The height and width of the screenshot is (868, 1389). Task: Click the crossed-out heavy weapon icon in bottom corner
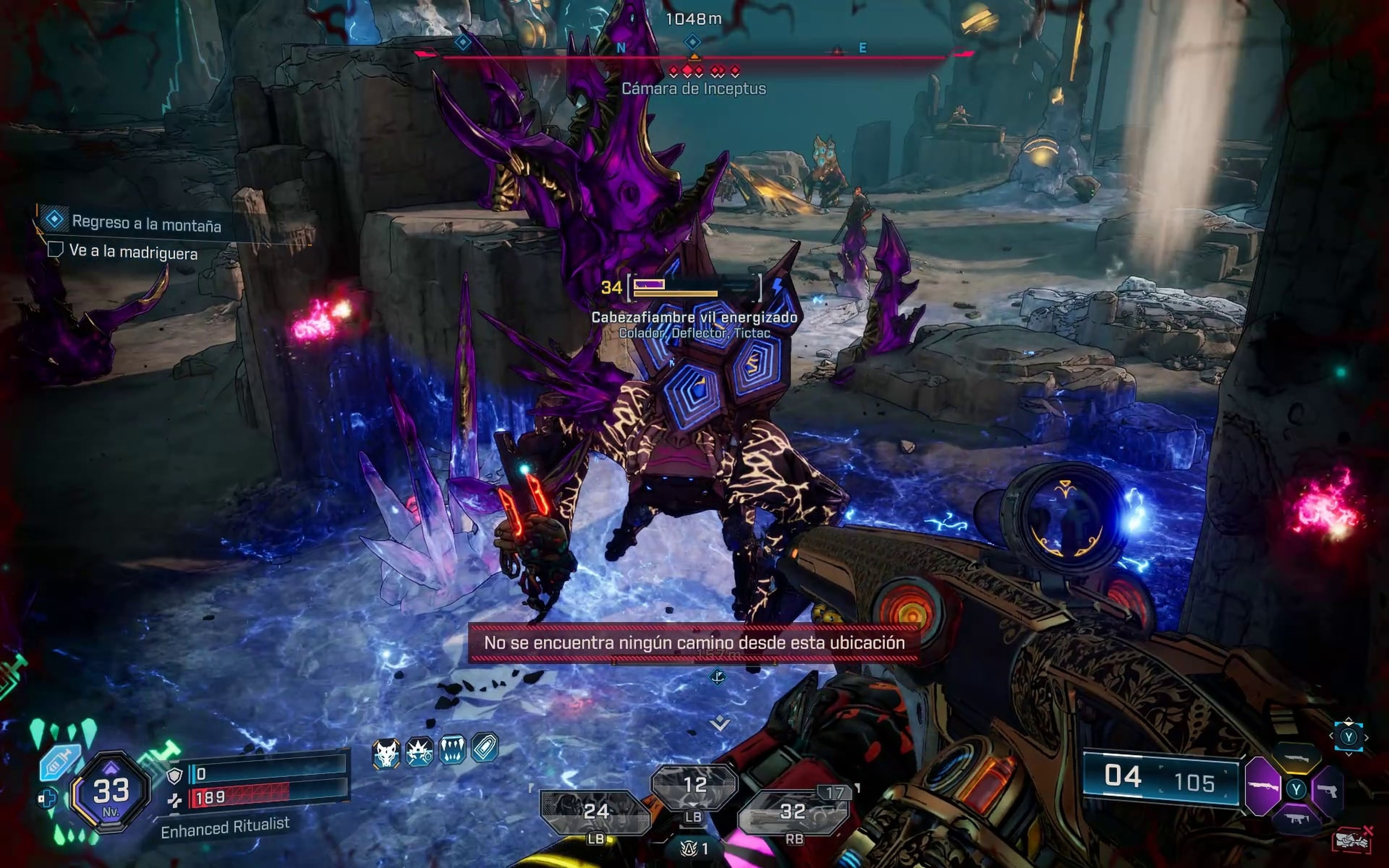click(x=1352, y=840)
